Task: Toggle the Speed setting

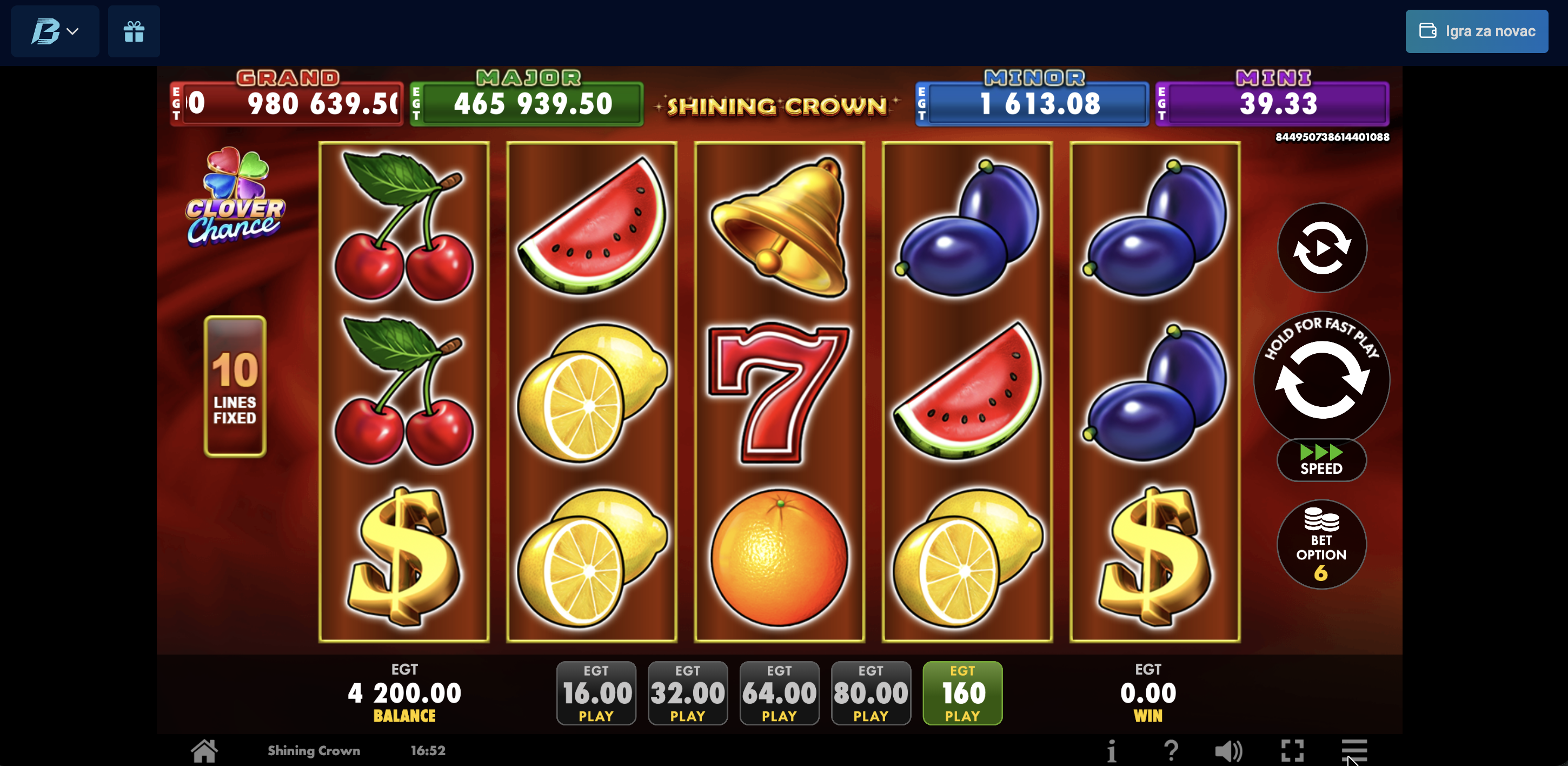Action: pyautogui.click(x=1321, y=460)
